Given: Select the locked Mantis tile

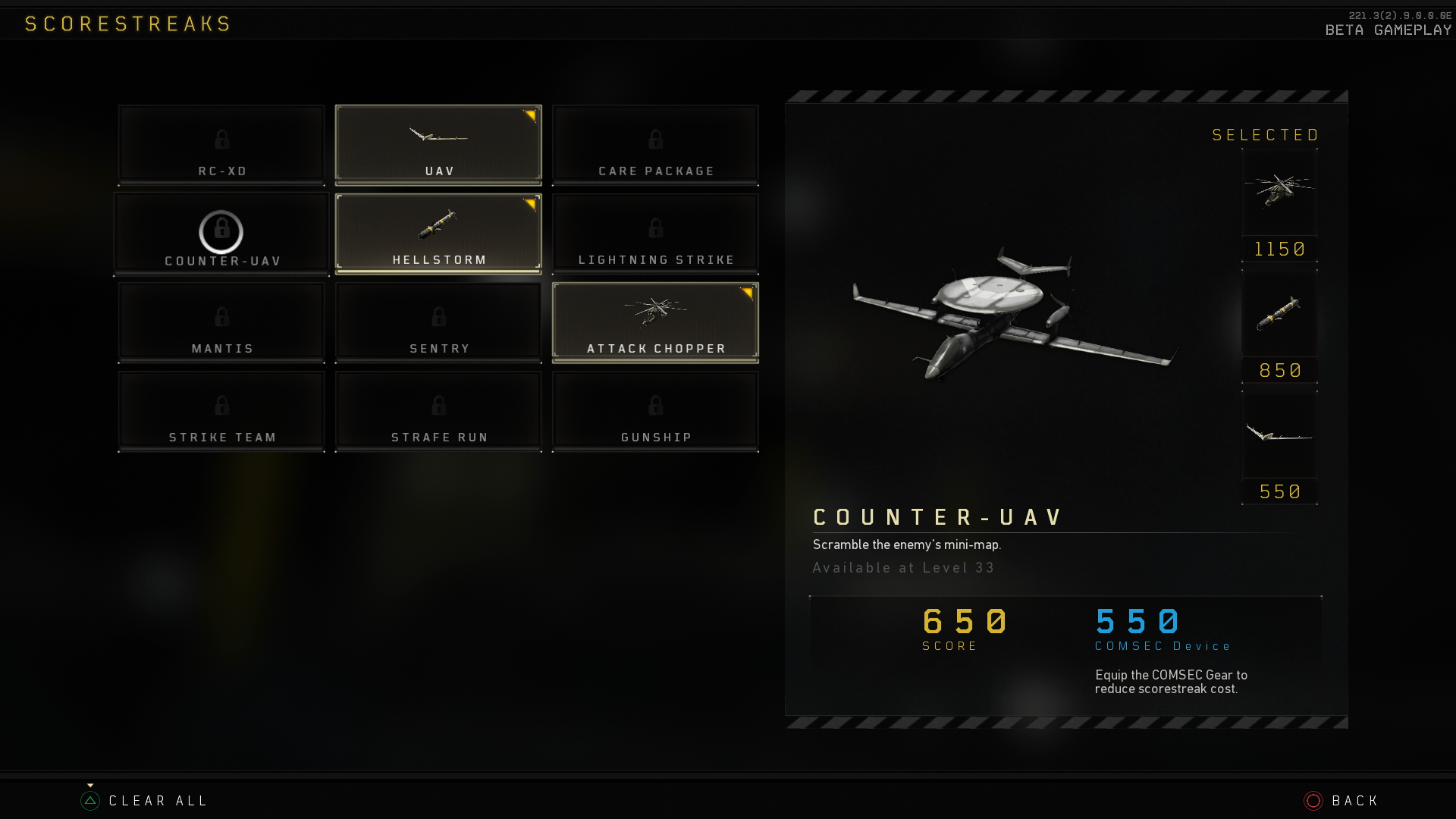Looking at the screenshot, I should (221, 322).
